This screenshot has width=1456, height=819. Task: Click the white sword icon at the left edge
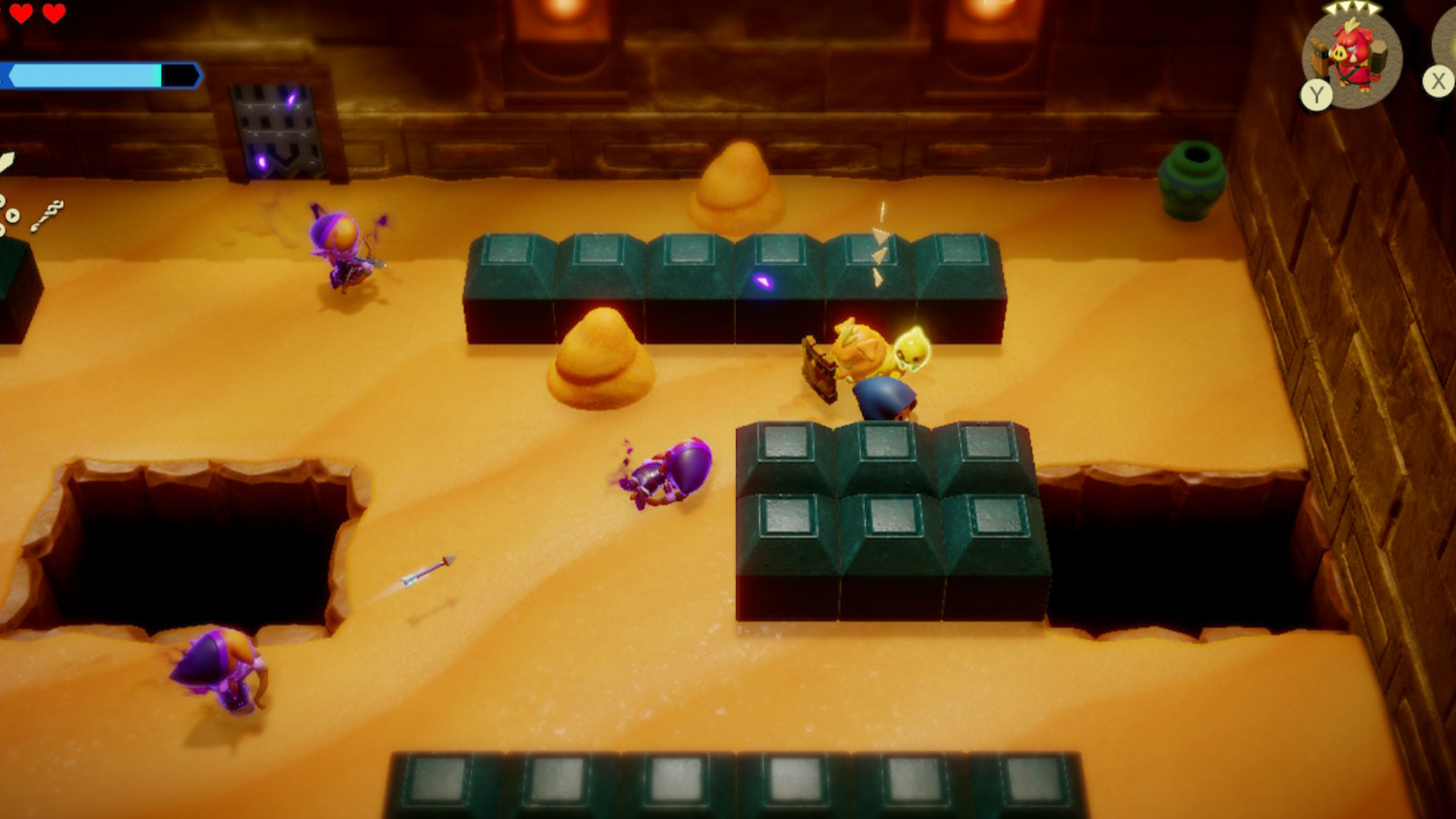7,163
